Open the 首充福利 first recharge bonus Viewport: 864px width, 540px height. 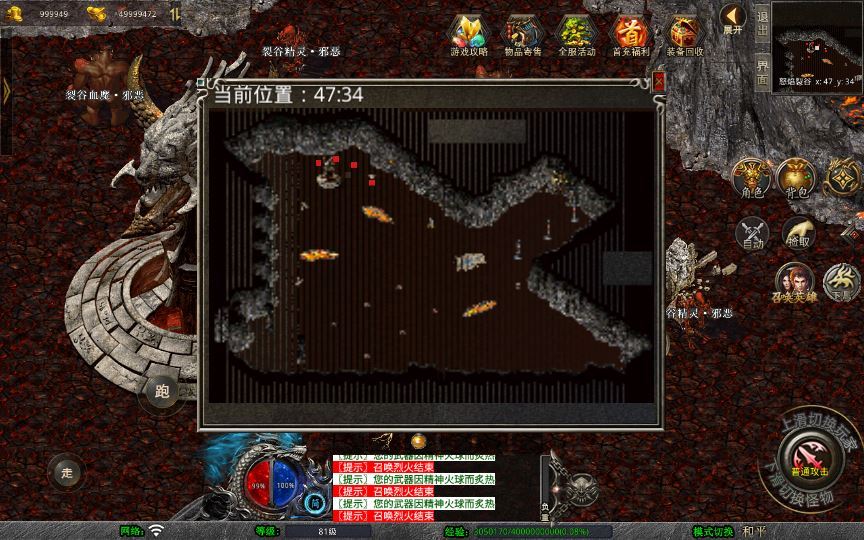630,34
